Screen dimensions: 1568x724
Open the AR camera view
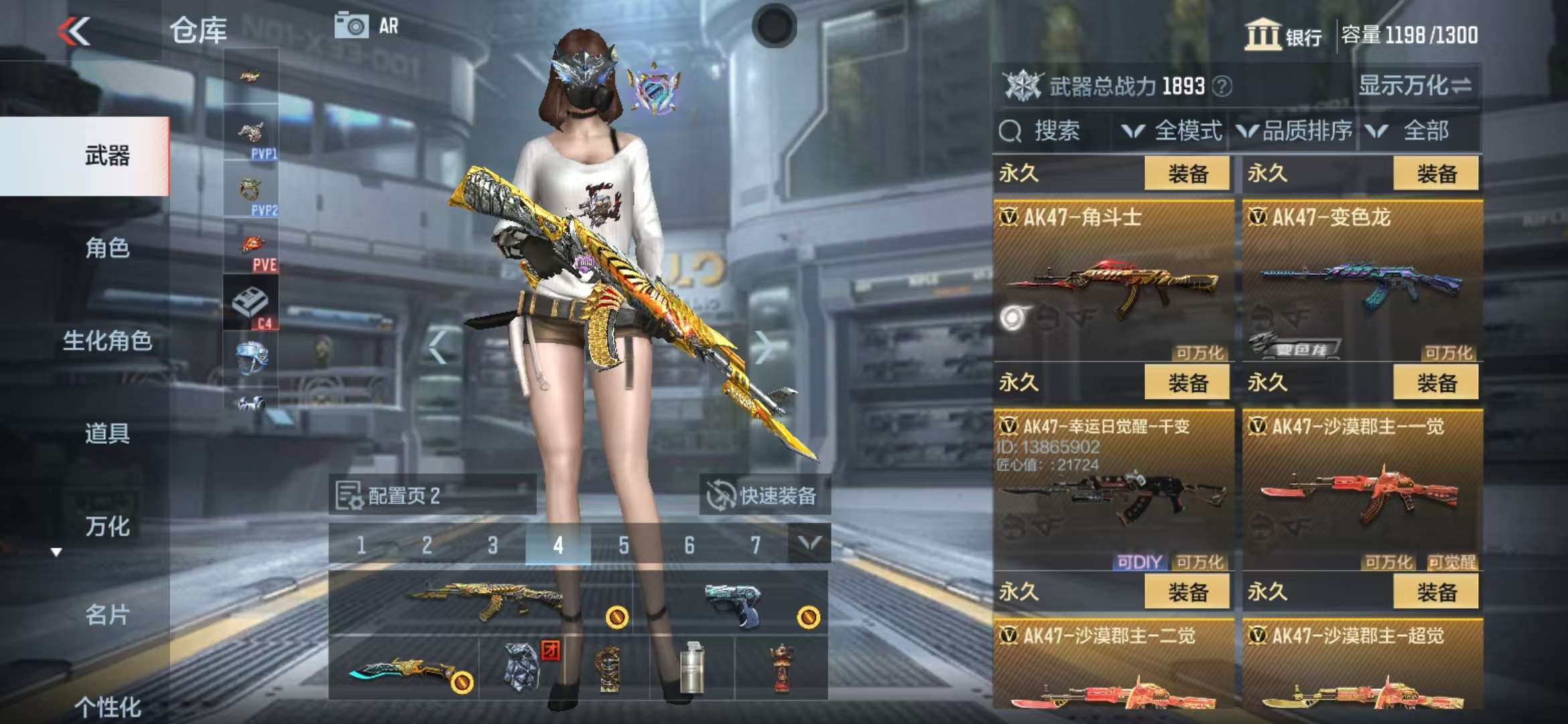point(367,26)
